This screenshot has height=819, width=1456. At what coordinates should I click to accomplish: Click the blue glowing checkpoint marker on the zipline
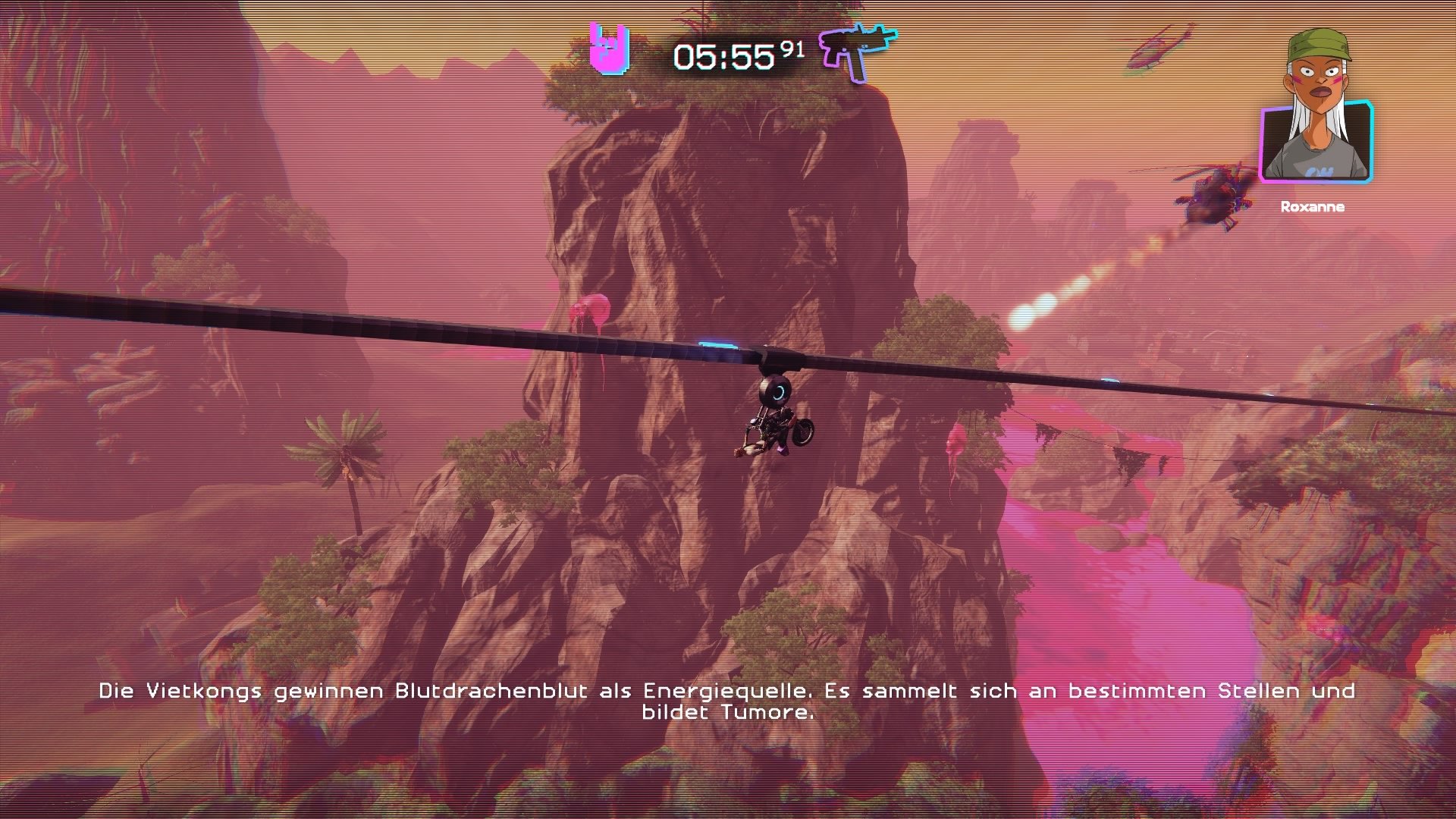(x=717, y=344)
